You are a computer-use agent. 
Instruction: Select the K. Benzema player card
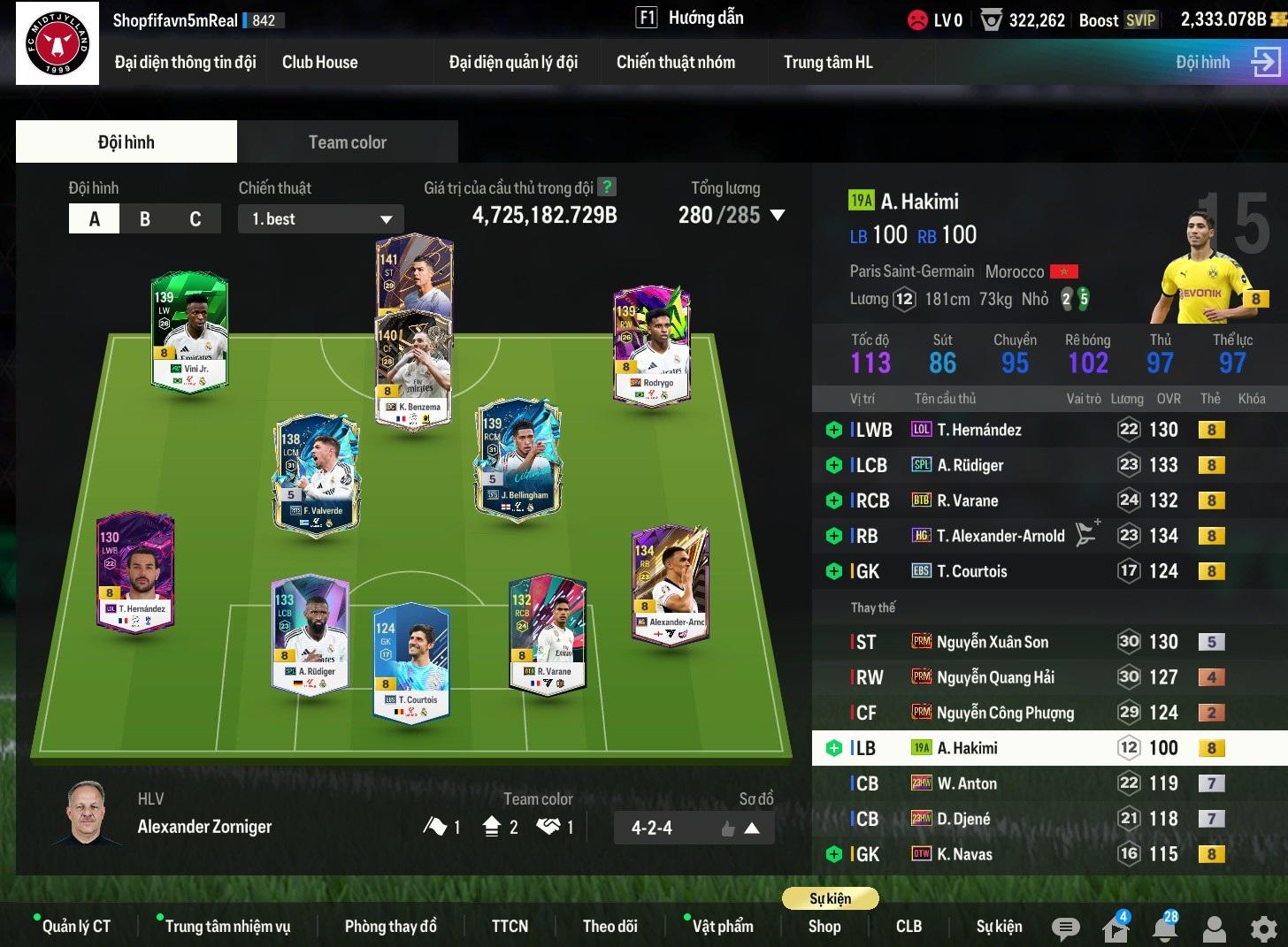pos(414,380)
